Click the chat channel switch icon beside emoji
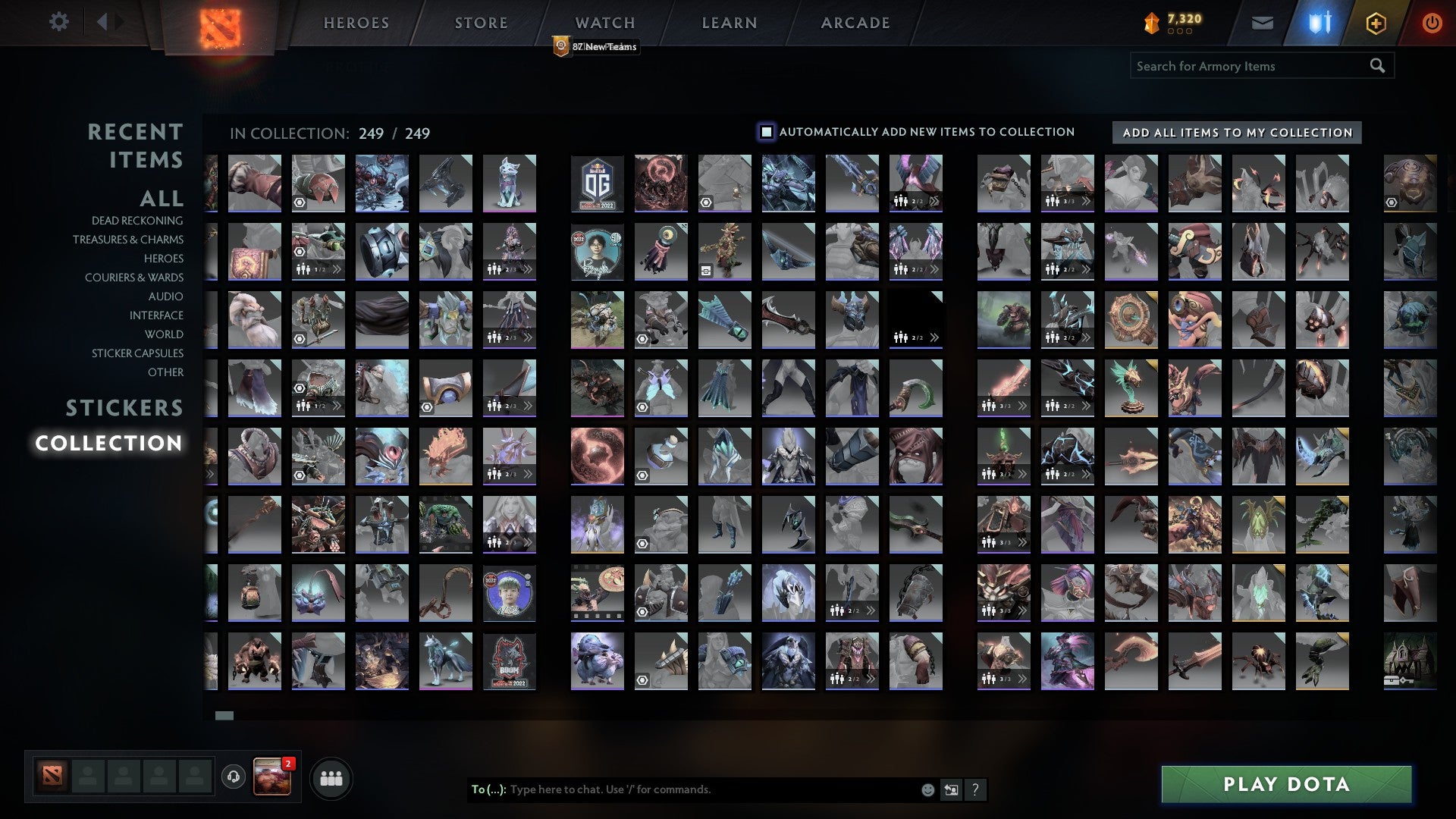 click(x=950, y=789)
